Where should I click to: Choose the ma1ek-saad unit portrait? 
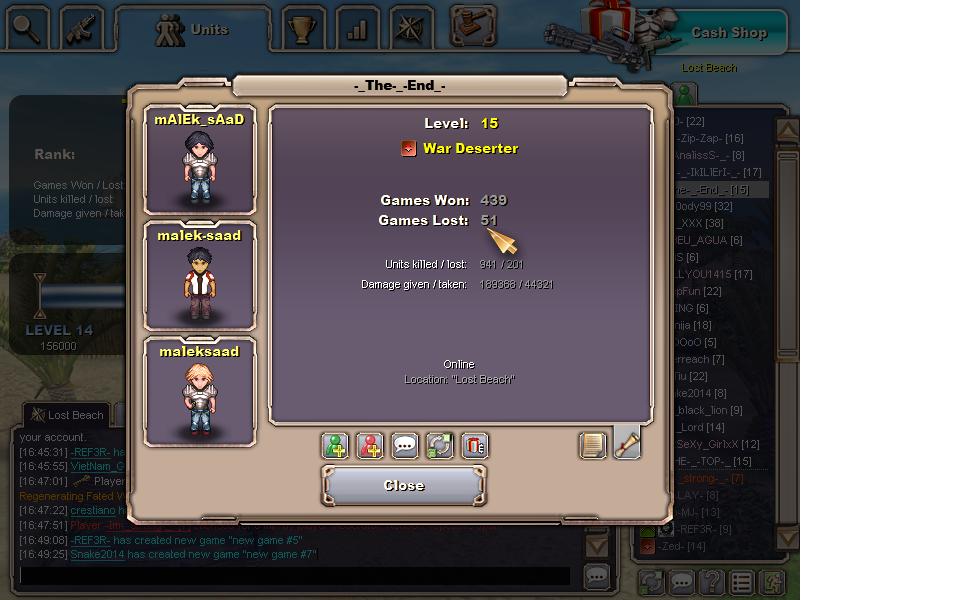[199, 276]
